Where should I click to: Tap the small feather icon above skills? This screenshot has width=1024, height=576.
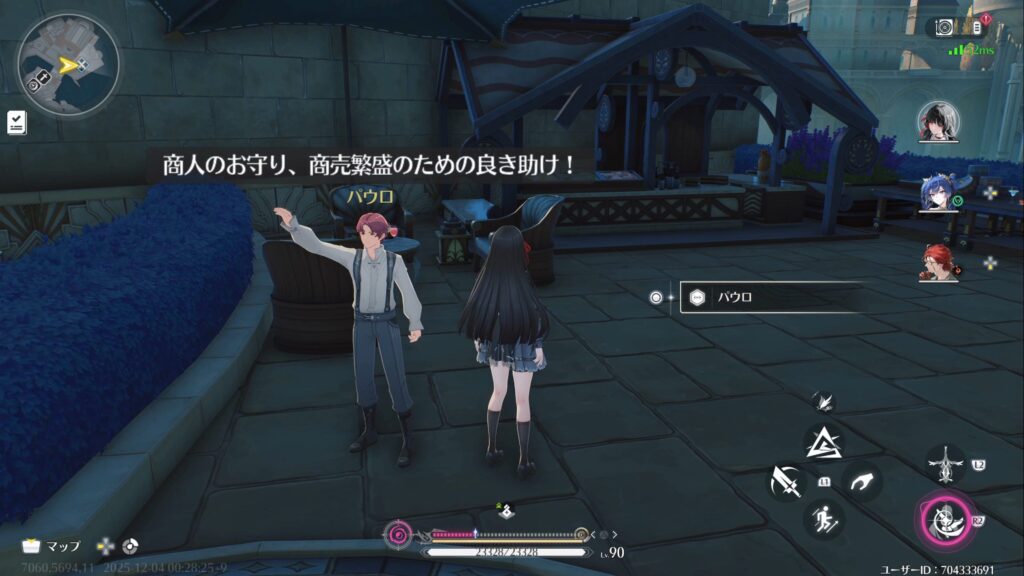coord(824,401)
